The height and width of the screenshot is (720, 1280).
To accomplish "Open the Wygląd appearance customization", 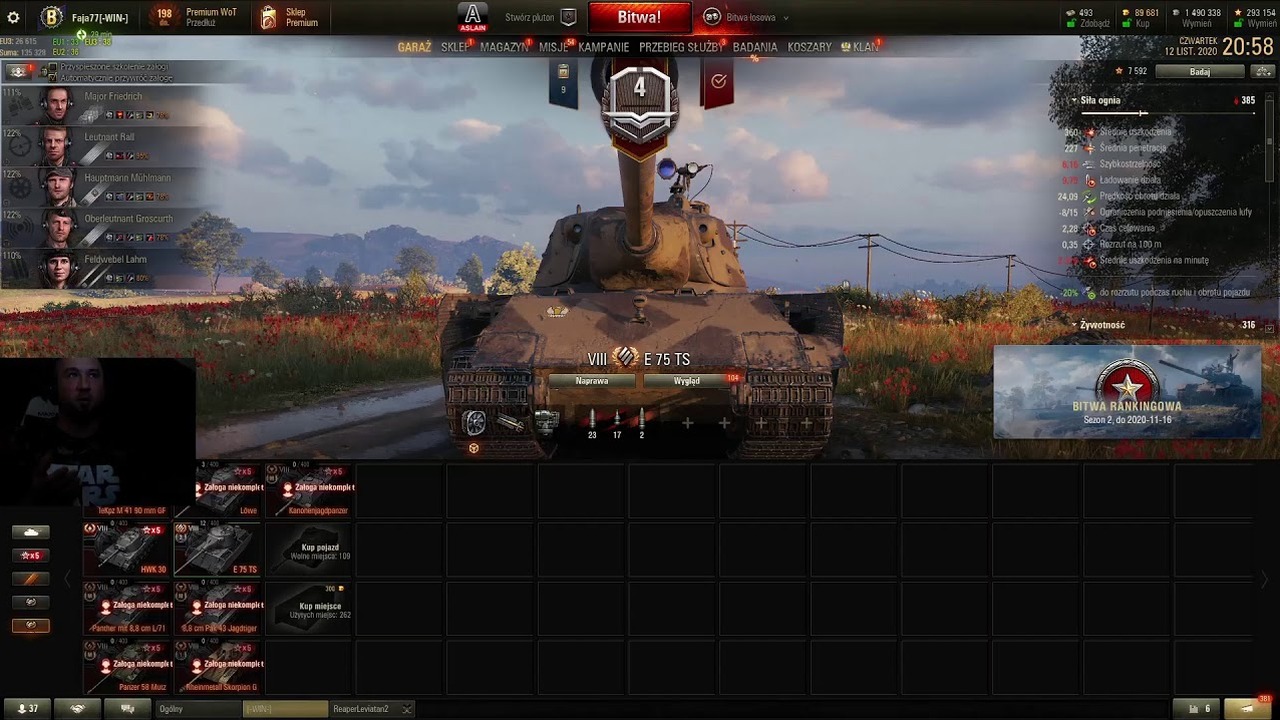I will click(687, 381).
